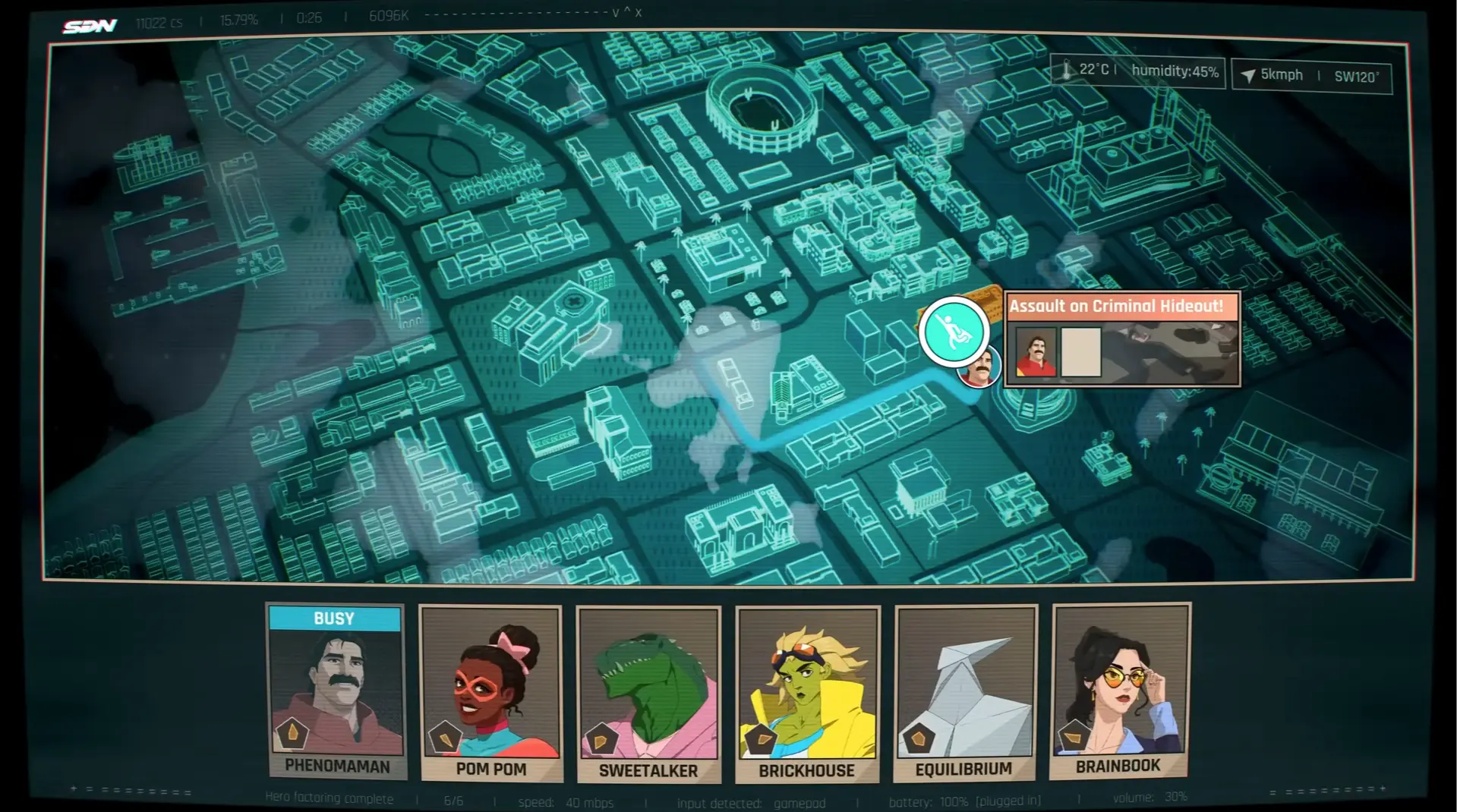Image resolution: width=1457 pixels, height=812 pixels.
Task: Choose the Equilibrium hero card
Action: pos(965,692)
